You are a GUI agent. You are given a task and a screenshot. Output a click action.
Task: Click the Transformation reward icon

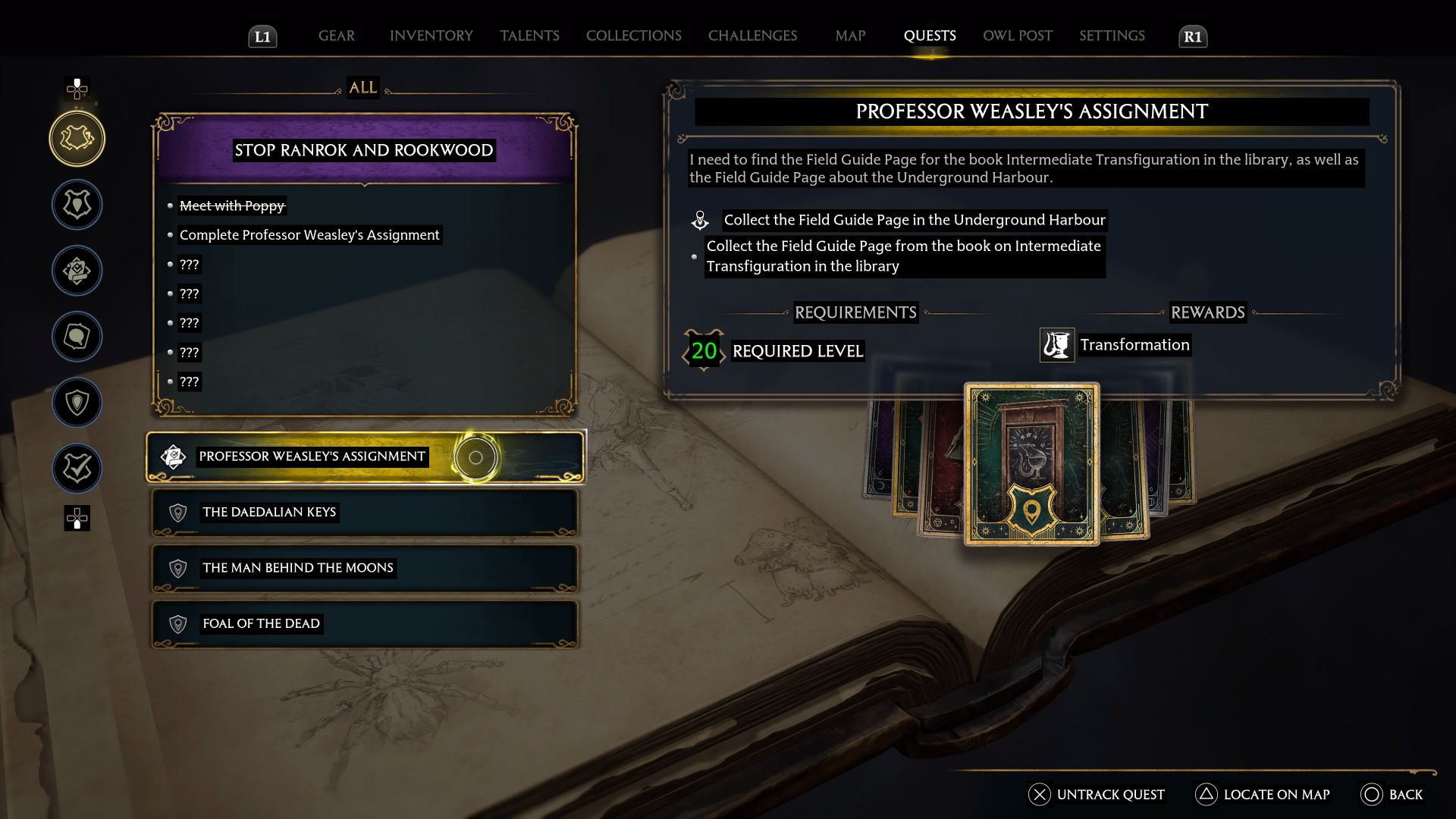(x=1059, y=345)
